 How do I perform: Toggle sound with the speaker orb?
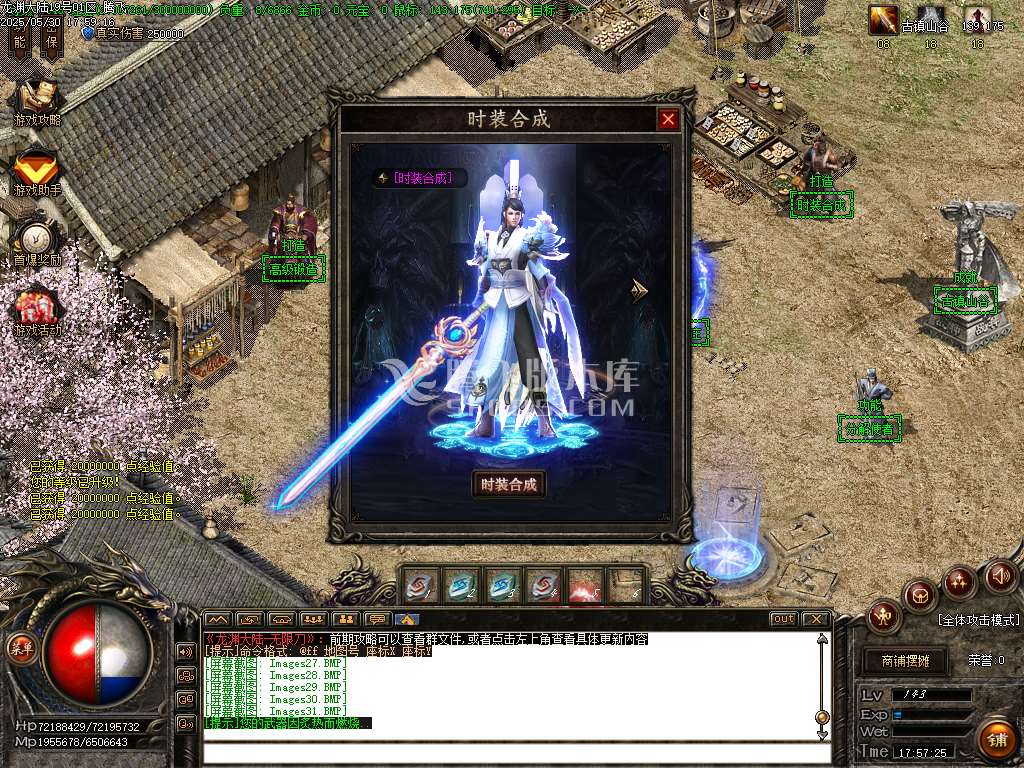(x=1000, y=576)
